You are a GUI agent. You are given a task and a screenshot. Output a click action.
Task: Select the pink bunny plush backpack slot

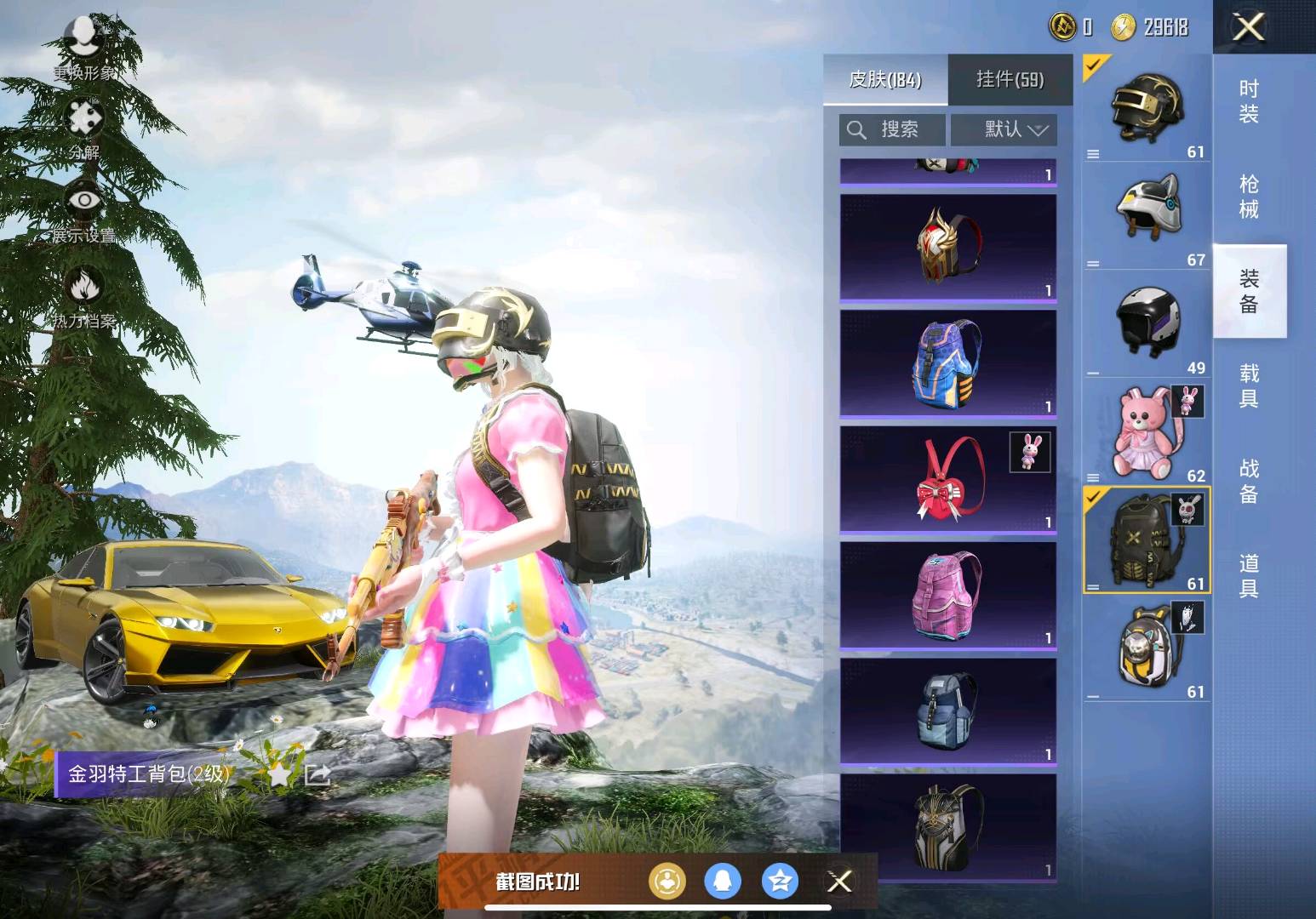click(1146, 432)
